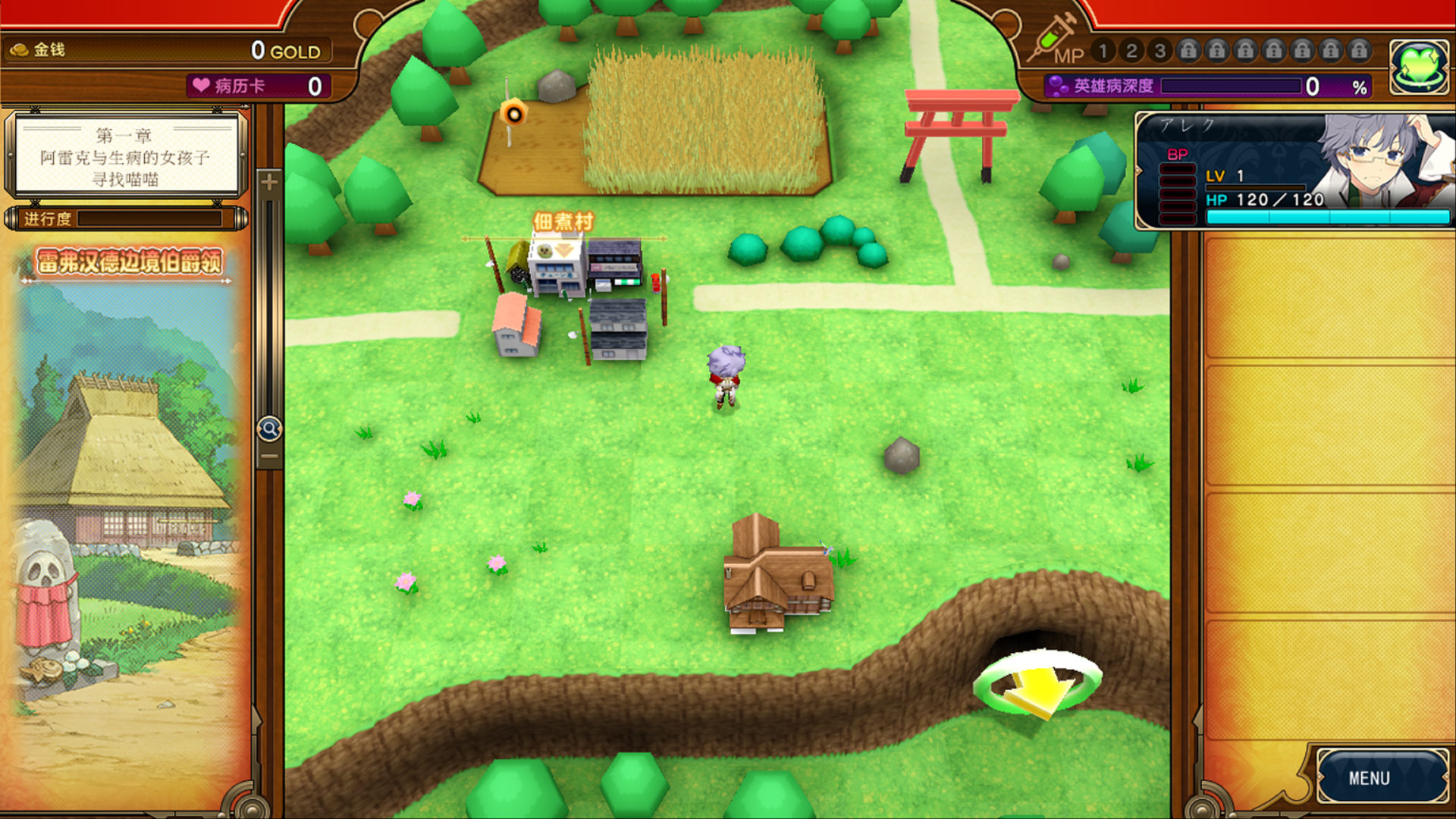The width and height of the screenshot is (1456, 819).
Task: Select the 佃煮村 village map marker
Action: pyautogui.click(x=563, y=222)
